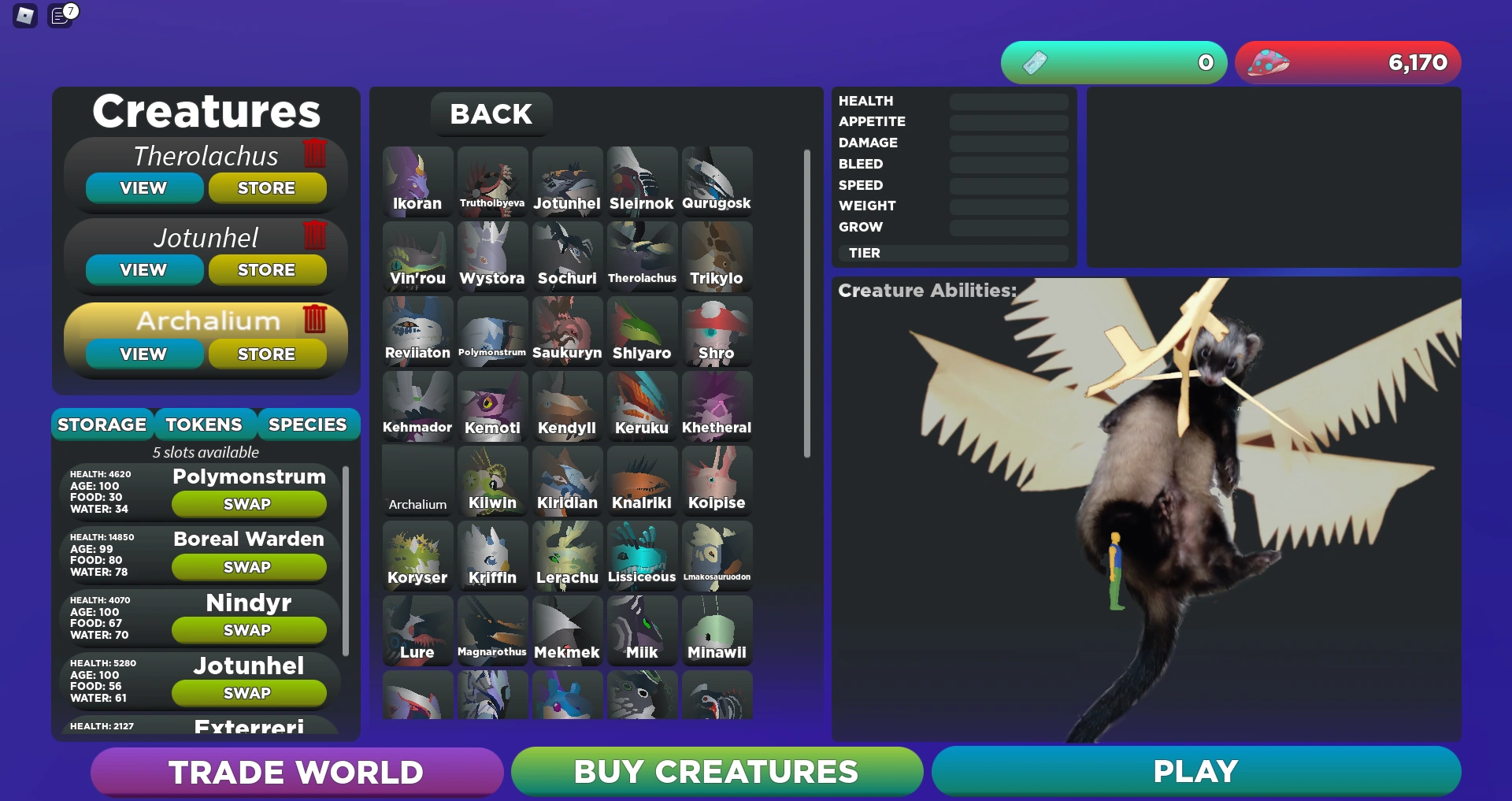Viewport: 1512px width, 801px height.
Task: Swap to the Boreal Warden
Action: pos(248,566)
